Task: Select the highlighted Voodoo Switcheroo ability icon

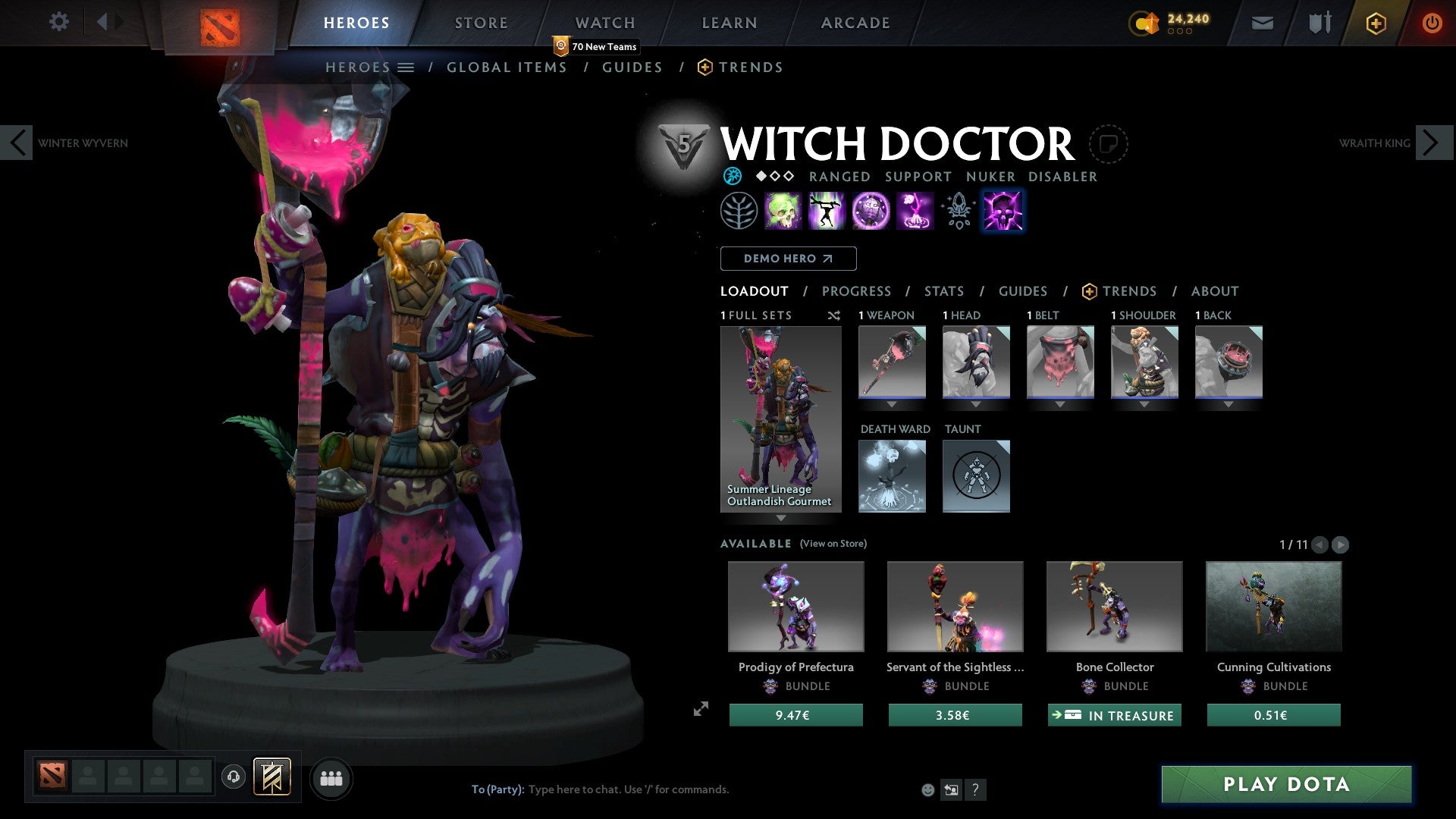Action: pos(1003,211)
